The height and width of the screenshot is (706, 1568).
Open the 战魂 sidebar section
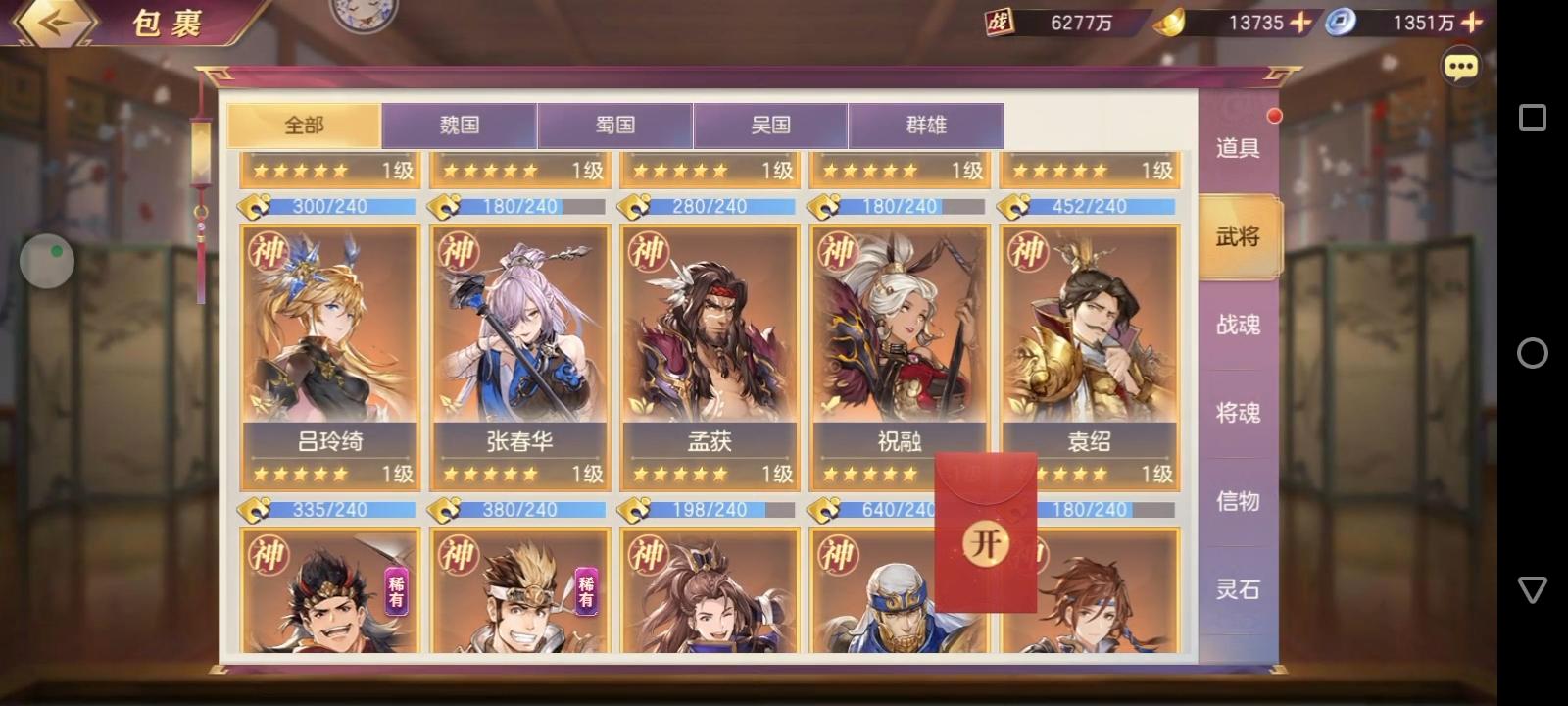click(x=1237, y=325)
